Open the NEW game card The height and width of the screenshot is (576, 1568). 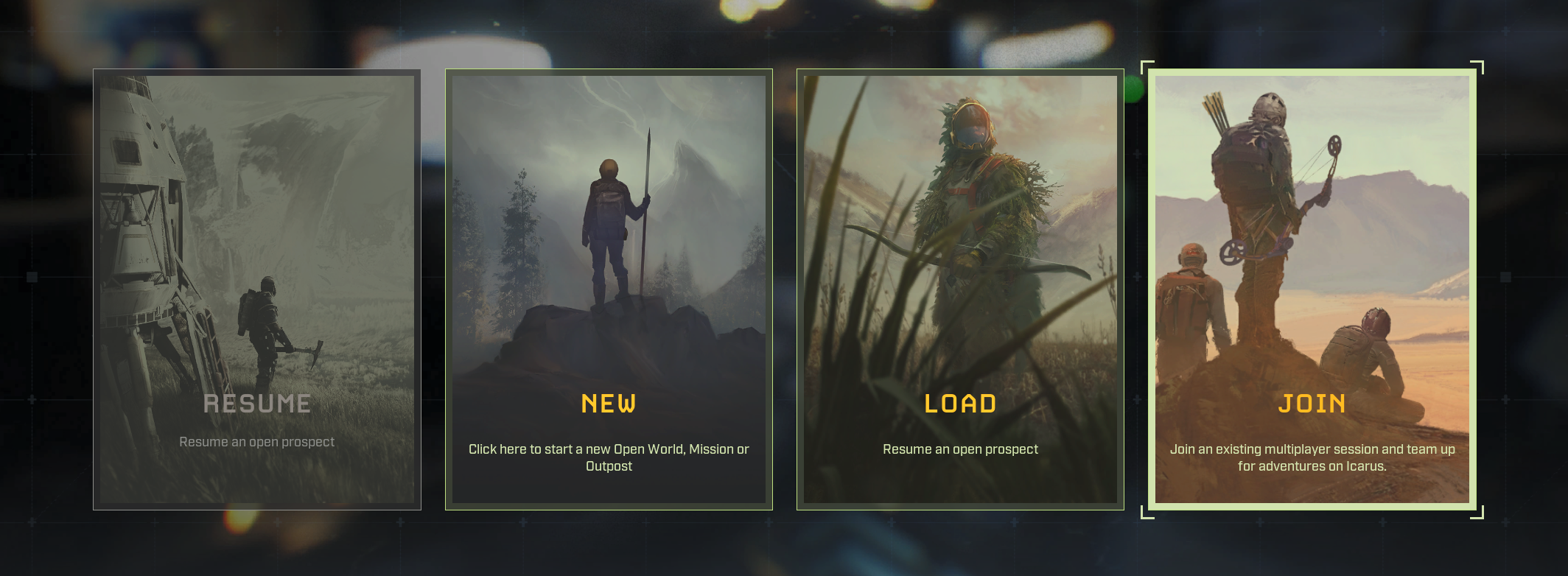(609, 287)
